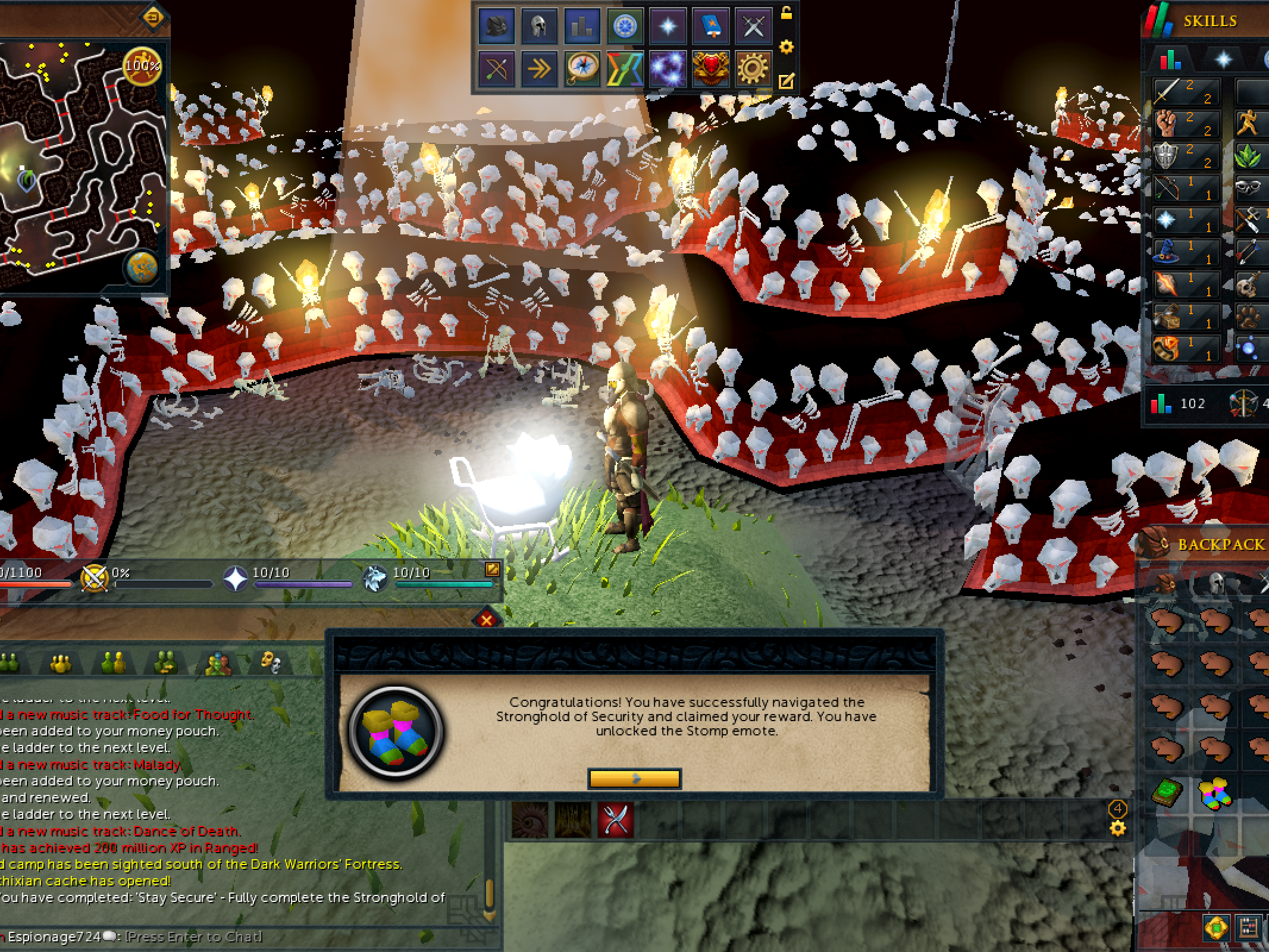Image resolution: width=1269 pixels, height=952 pixels.
Task: Select the gold compass ribbon icon
Action: [x=581, y=69]
